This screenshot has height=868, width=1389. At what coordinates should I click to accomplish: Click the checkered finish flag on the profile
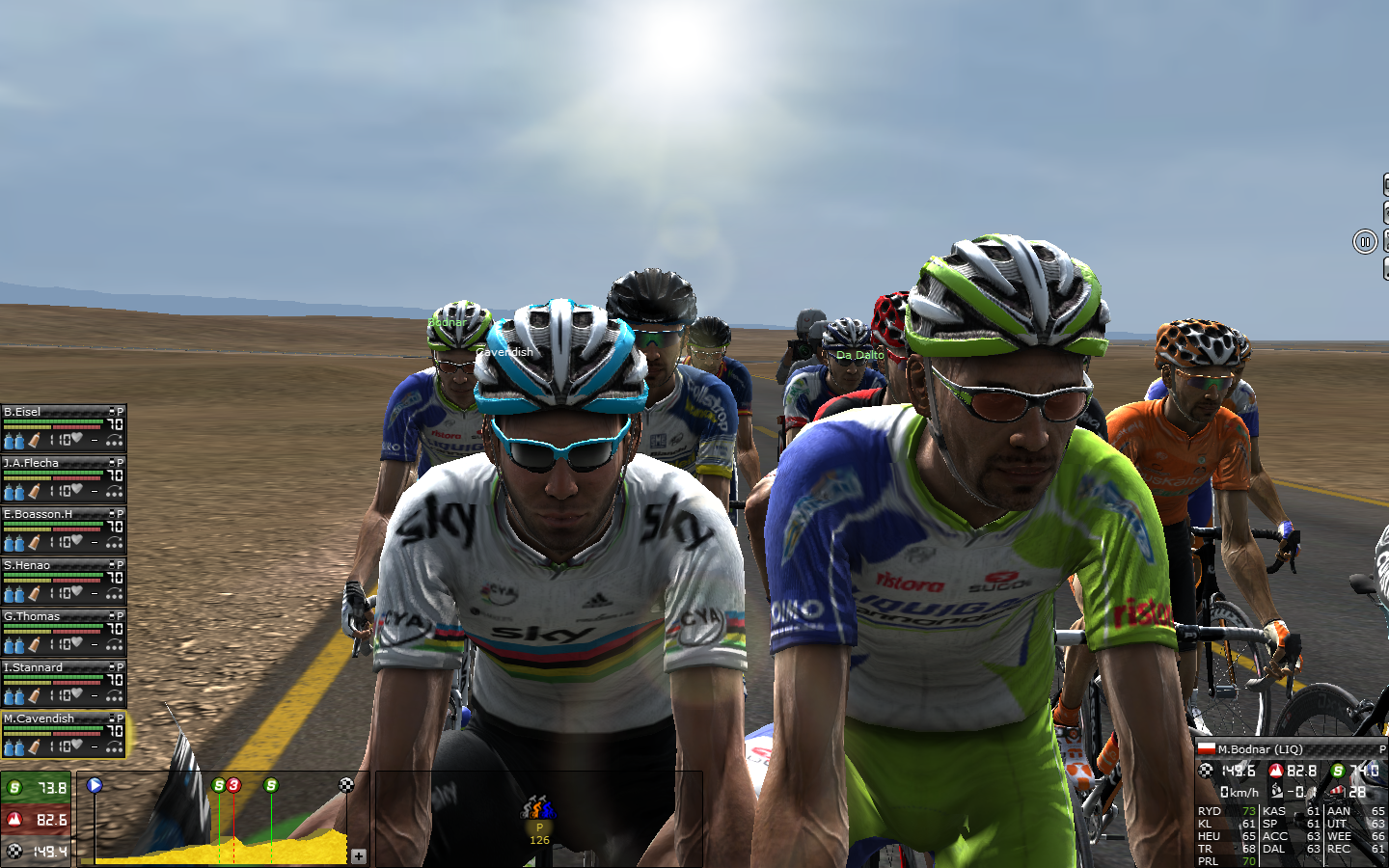(x=346, y=785)
